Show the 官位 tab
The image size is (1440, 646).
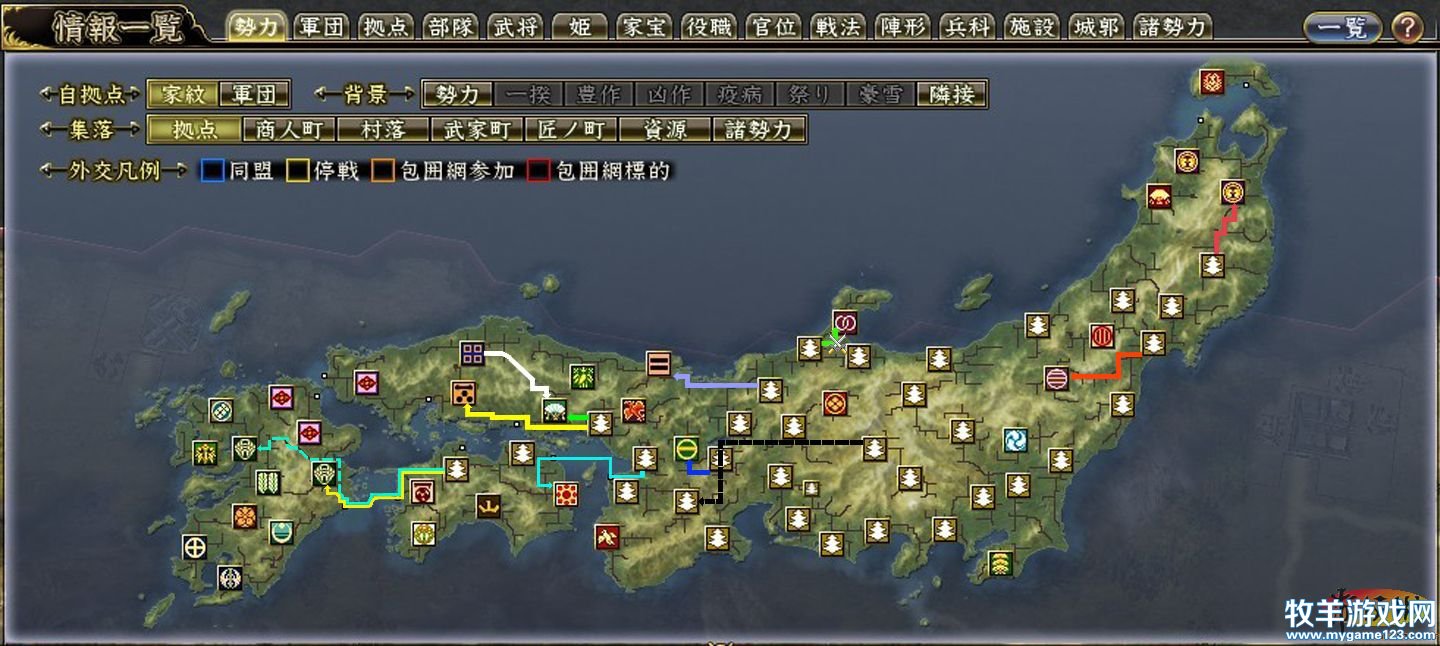(x=774, y=27)
